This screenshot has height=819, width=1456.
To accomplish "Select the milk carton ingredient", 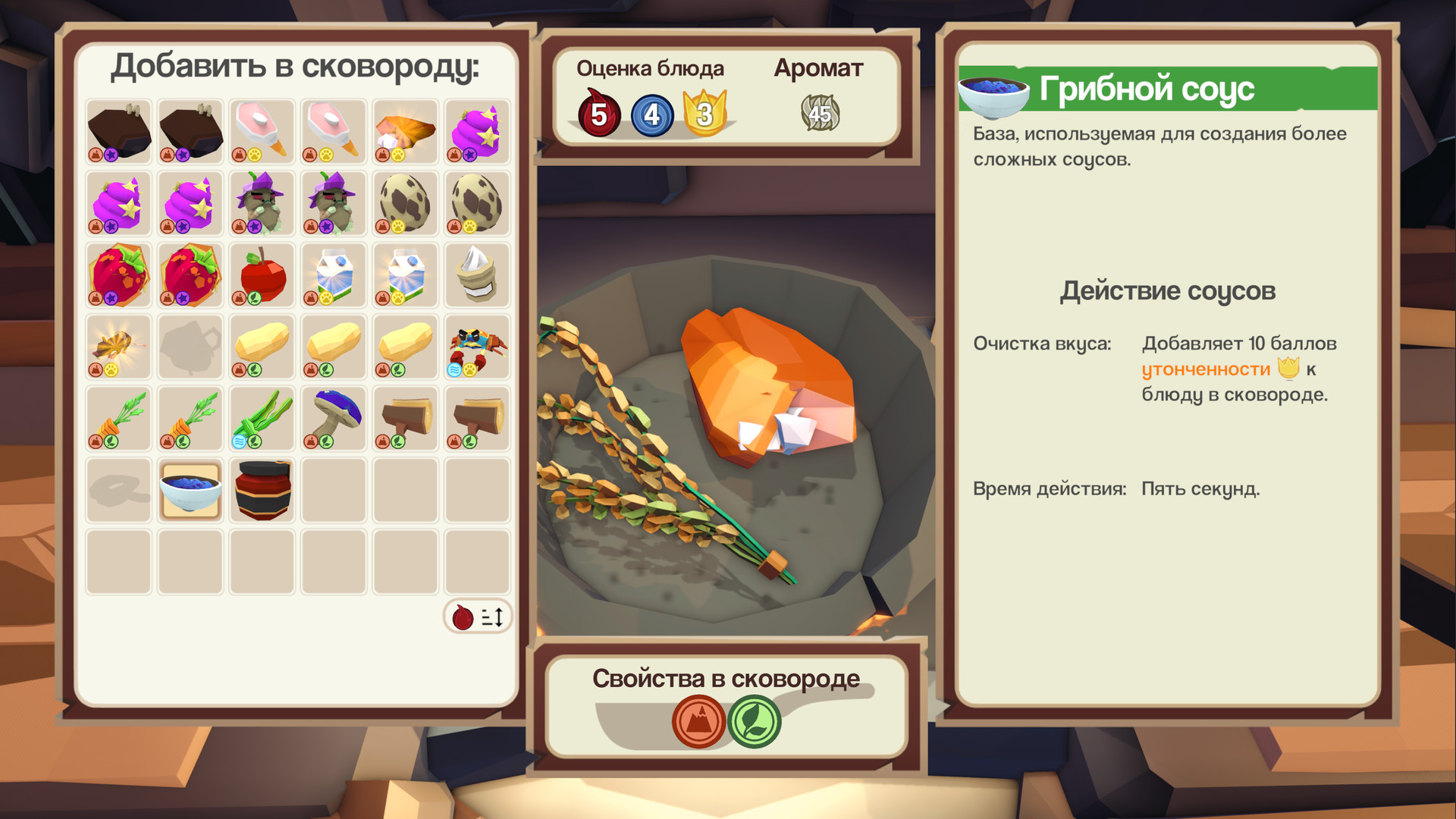I will point(332,275).
